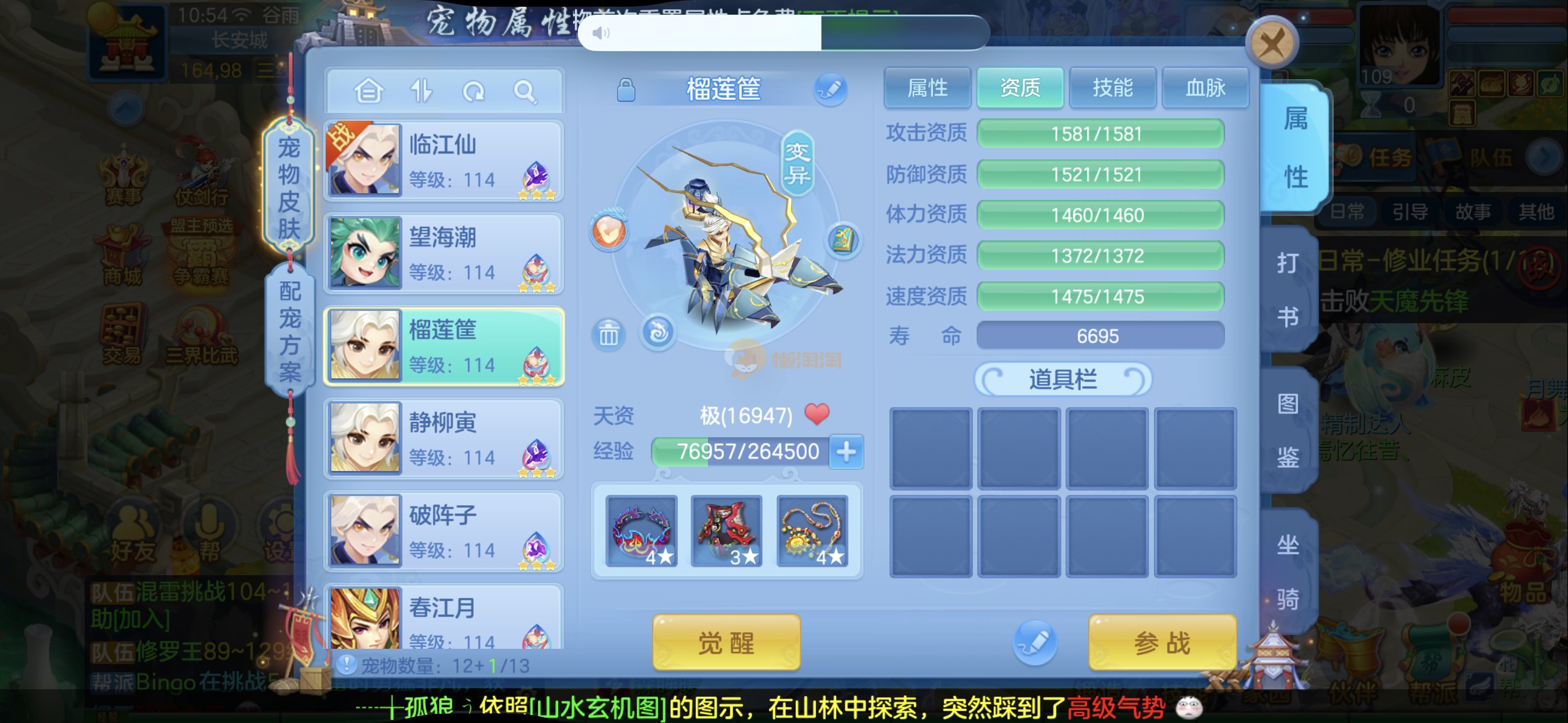Switch to the 属性 tab

[x=927, y=88]
